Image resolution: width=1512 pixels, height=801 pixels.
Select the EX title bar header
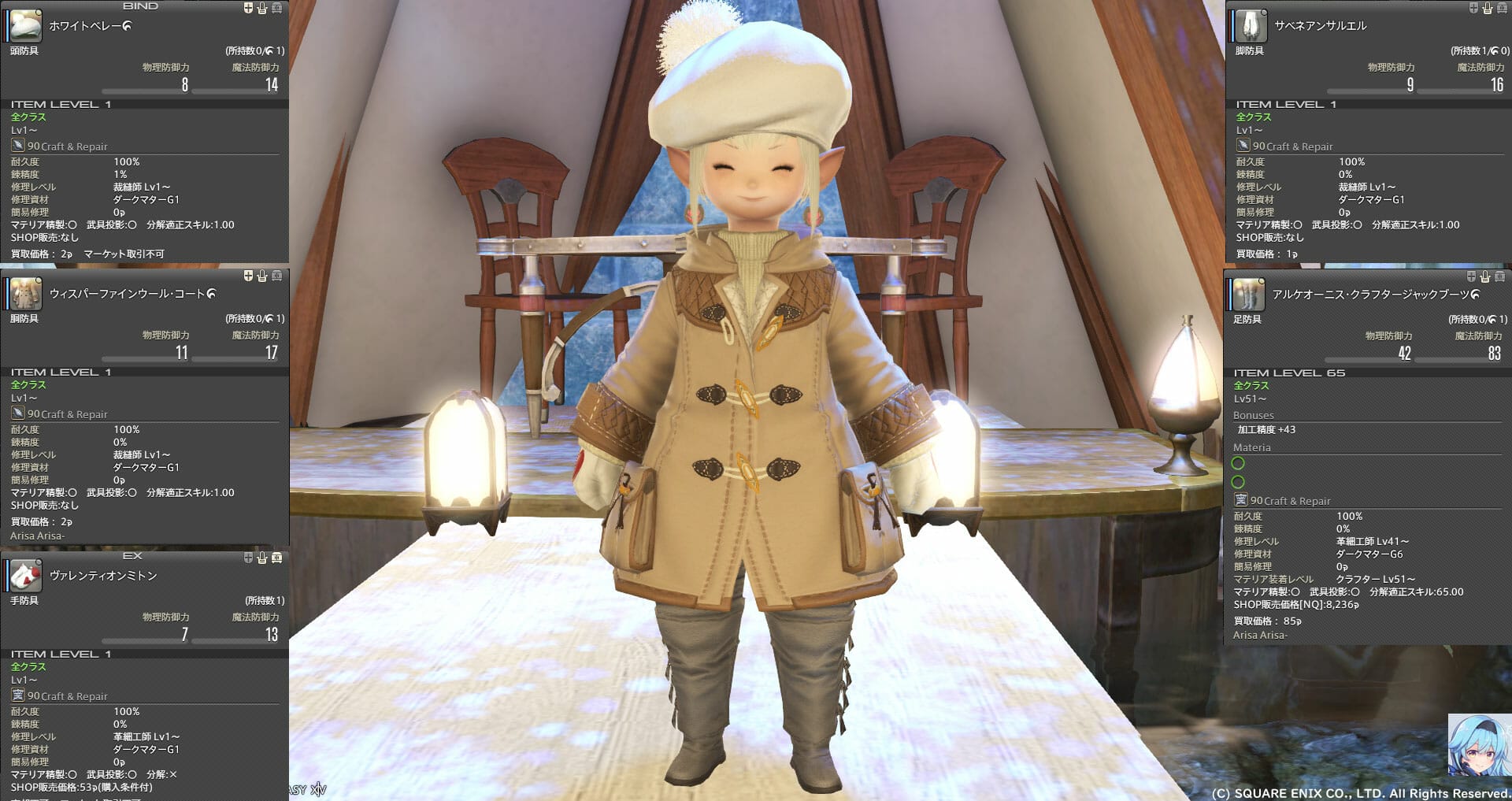coord(134,557)
